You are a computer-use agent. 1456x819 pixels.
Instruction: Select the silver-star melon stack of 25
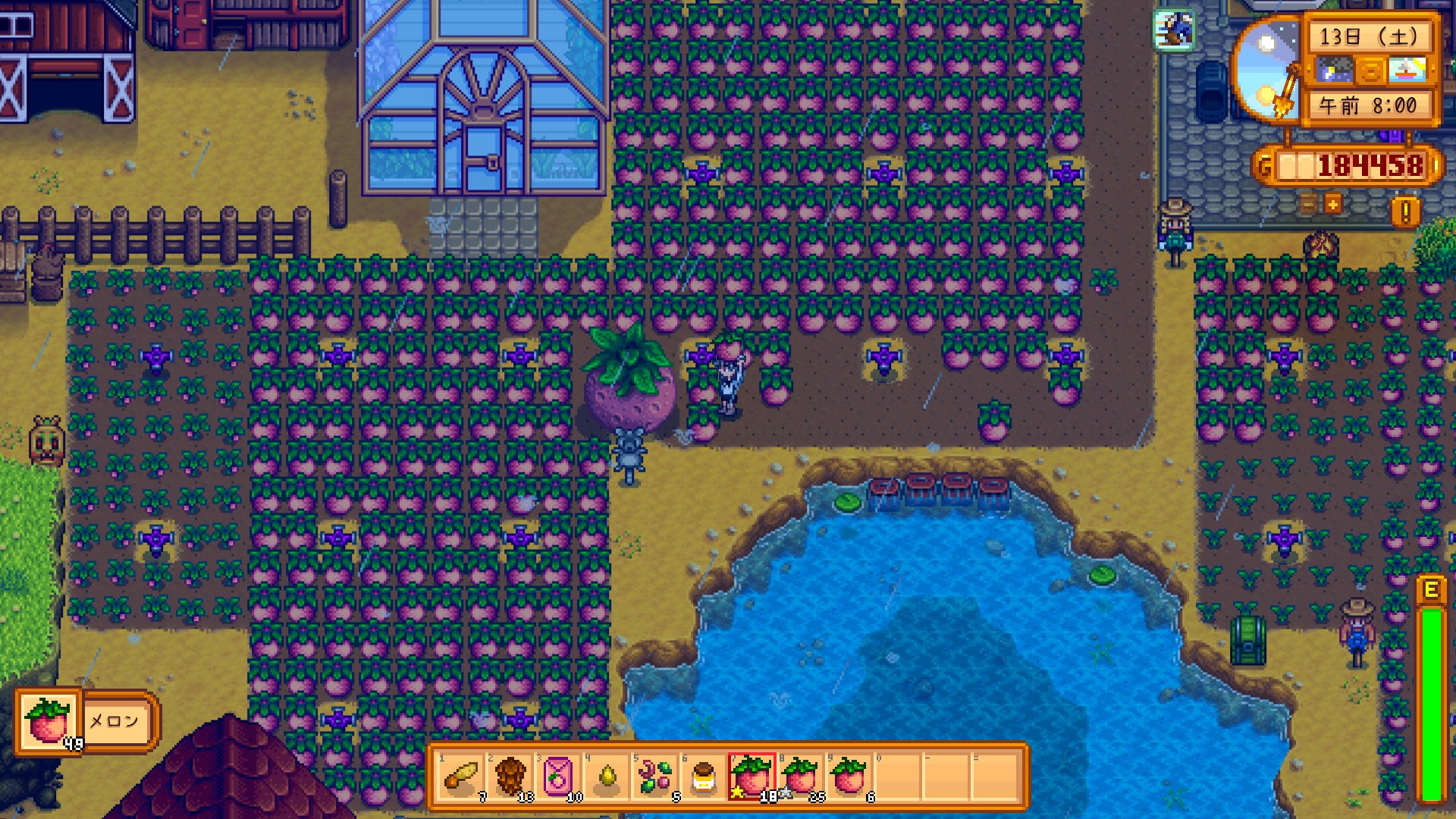click(x=800, y=777)
